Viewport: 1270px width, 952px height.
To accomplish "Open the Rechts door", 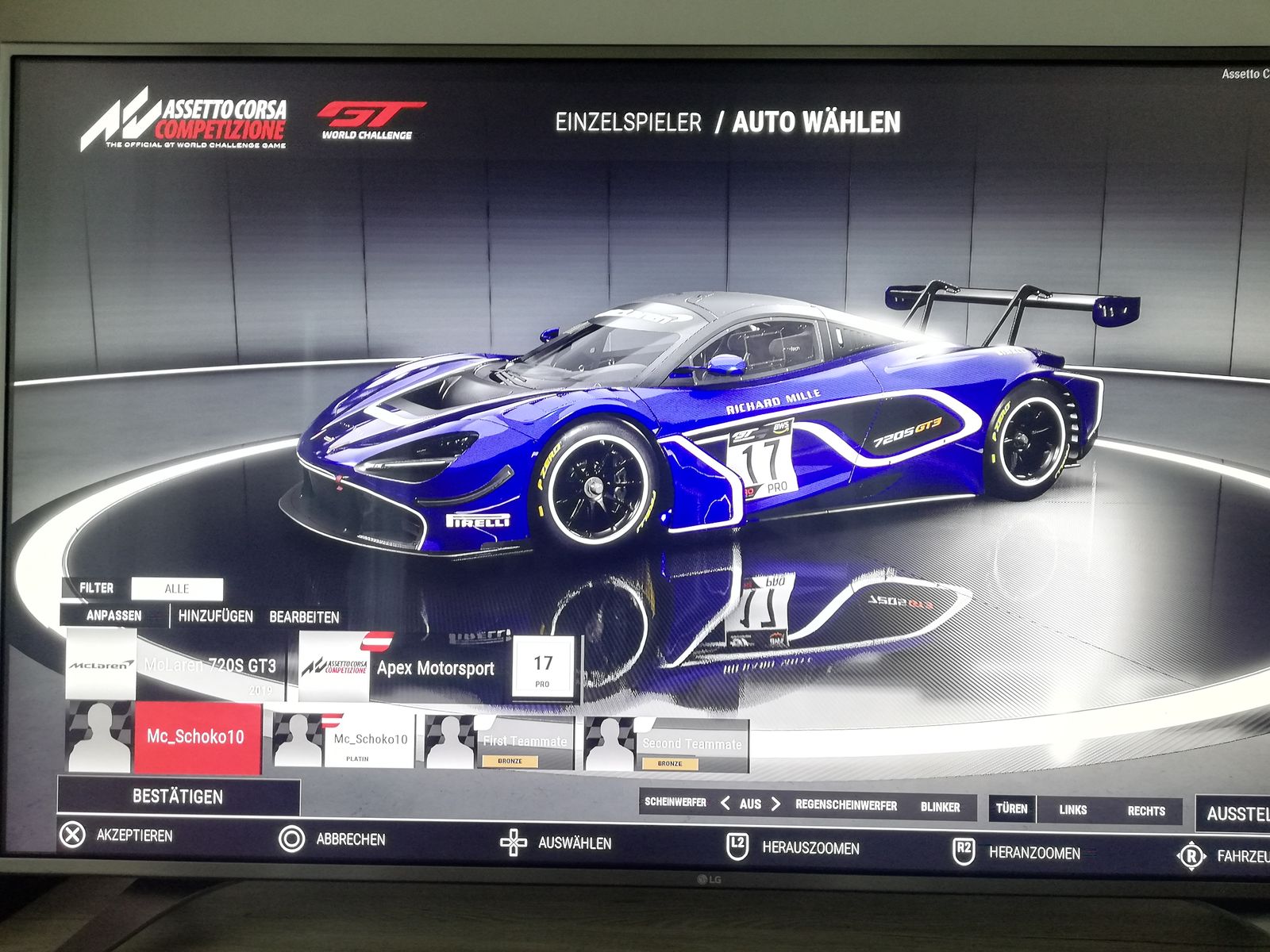I will coord(1146,812).
